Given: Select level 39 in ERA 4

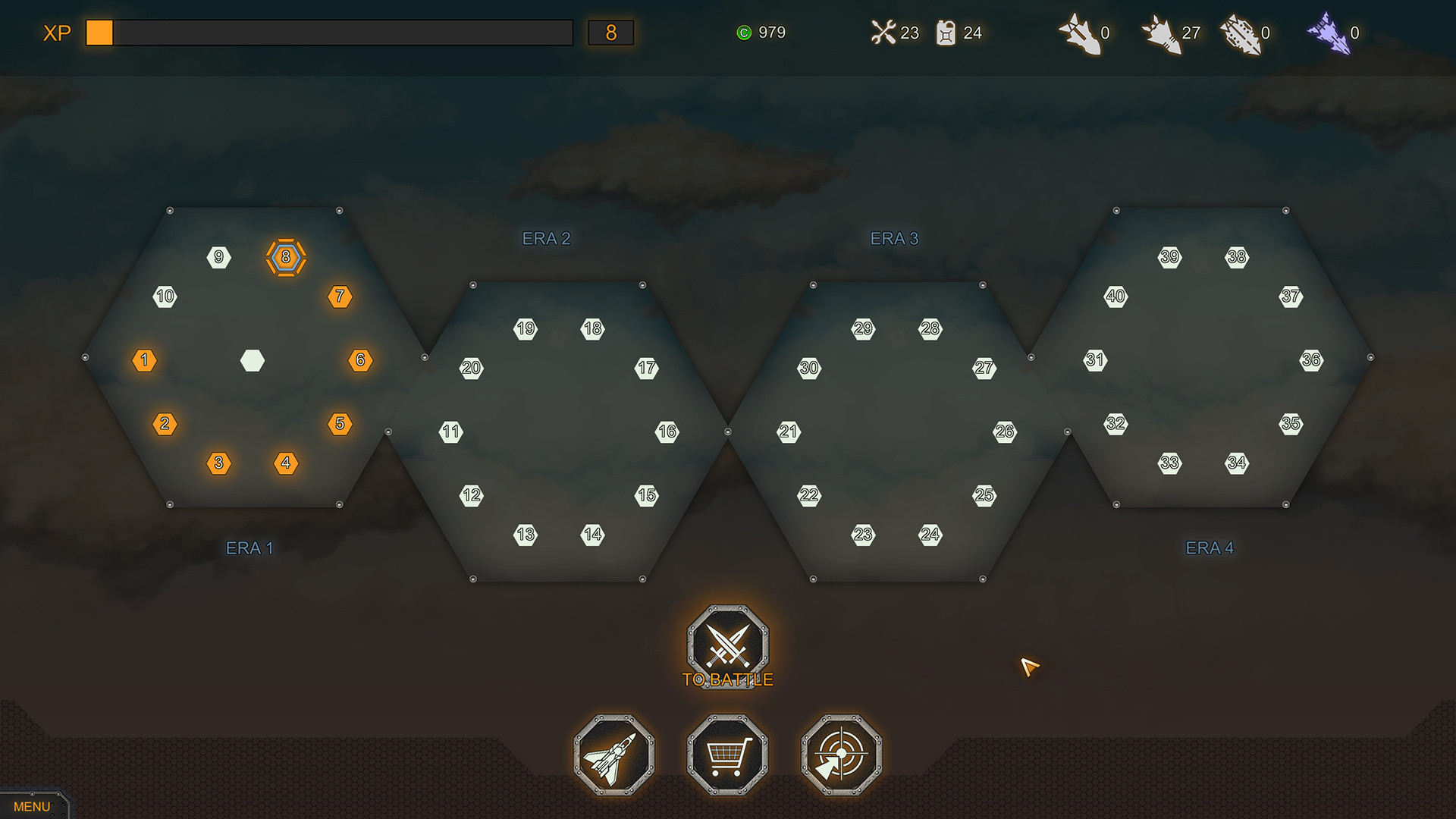Looking at the screenshot, I should coord(1169,258).
